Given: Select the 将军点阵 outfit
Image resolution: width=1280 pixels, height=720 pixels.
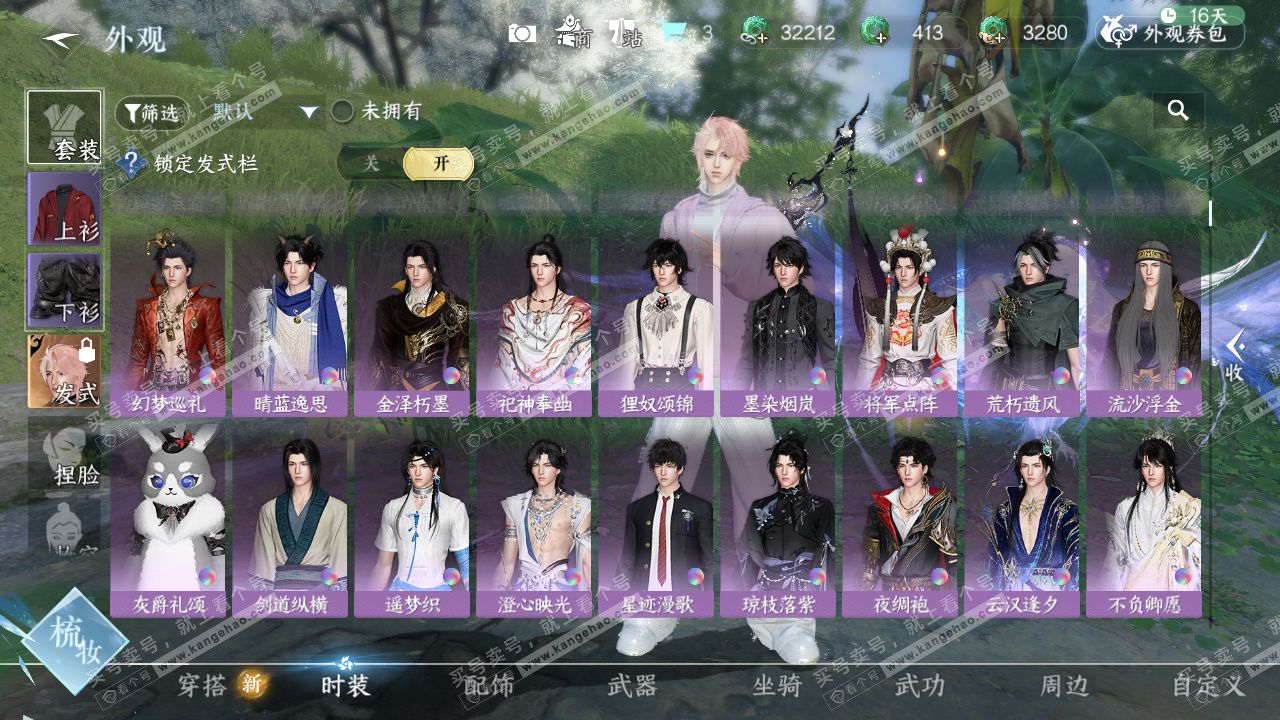Looking at the screenshot, I should click(900, 322).
